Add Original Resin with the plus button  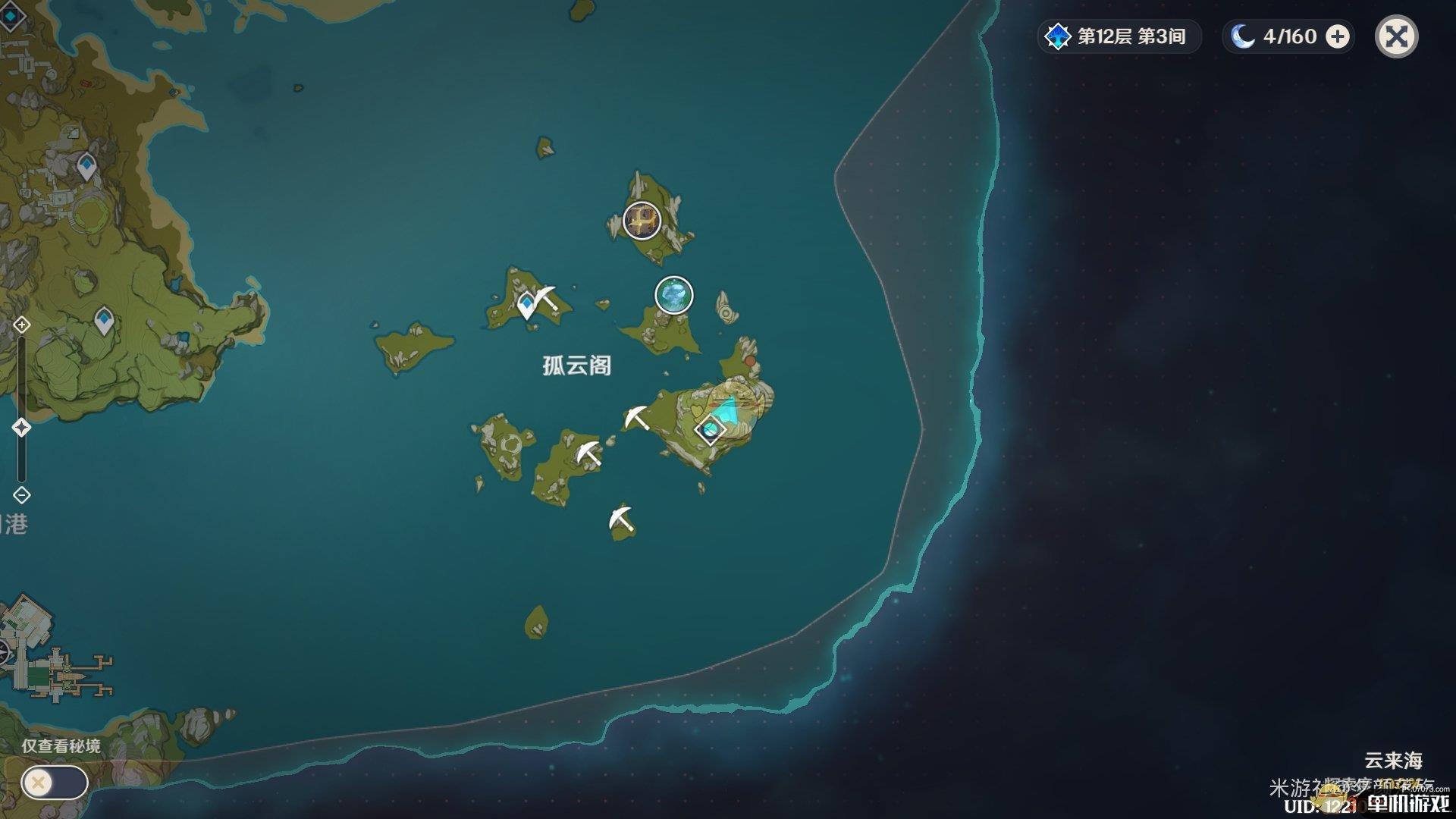click(x=1338, y=36)
